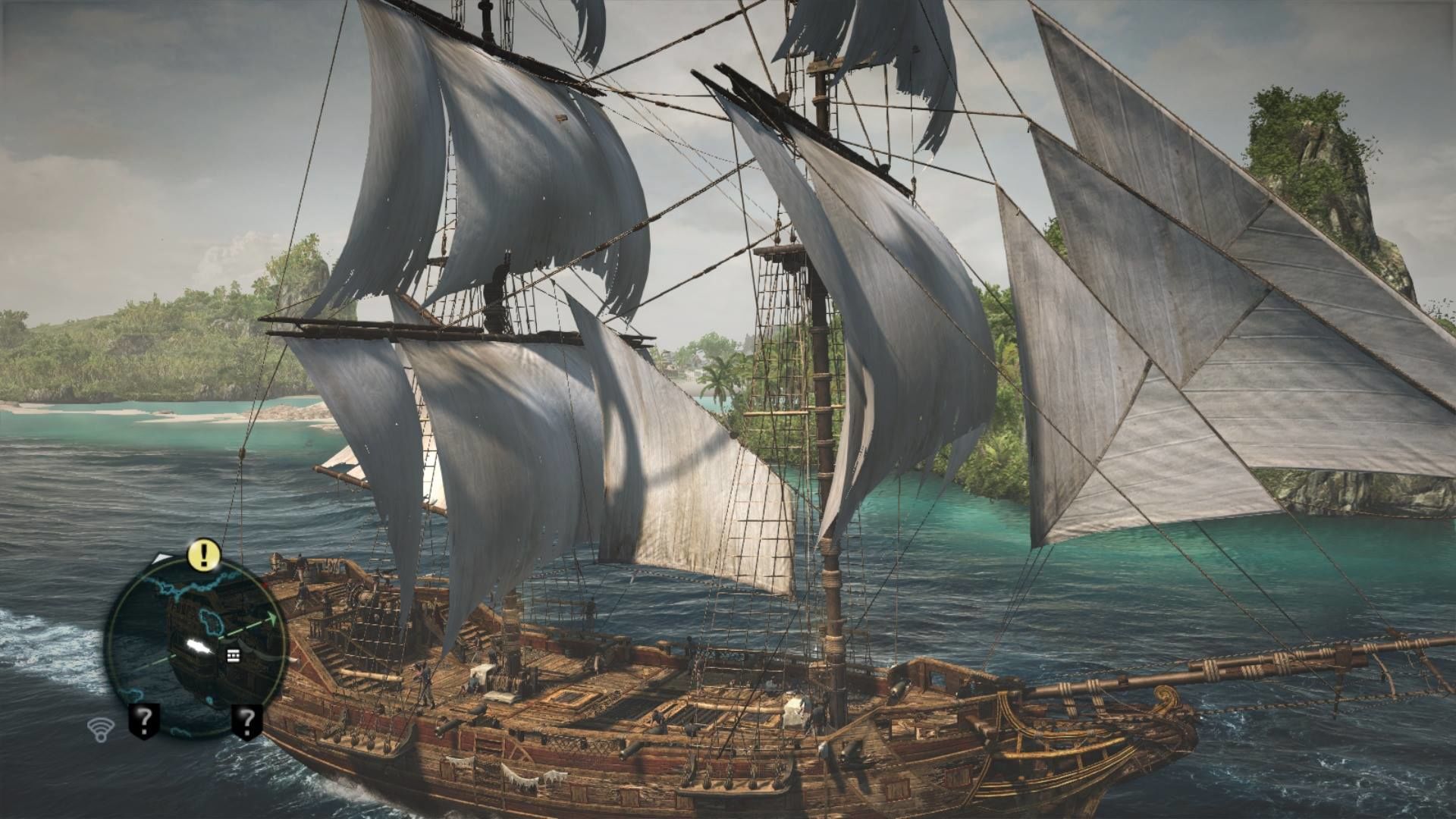This screenshot has height=819, width=1456.
Task: Click the yellow exclamation objective marker
Action: (x=203, y=554)
